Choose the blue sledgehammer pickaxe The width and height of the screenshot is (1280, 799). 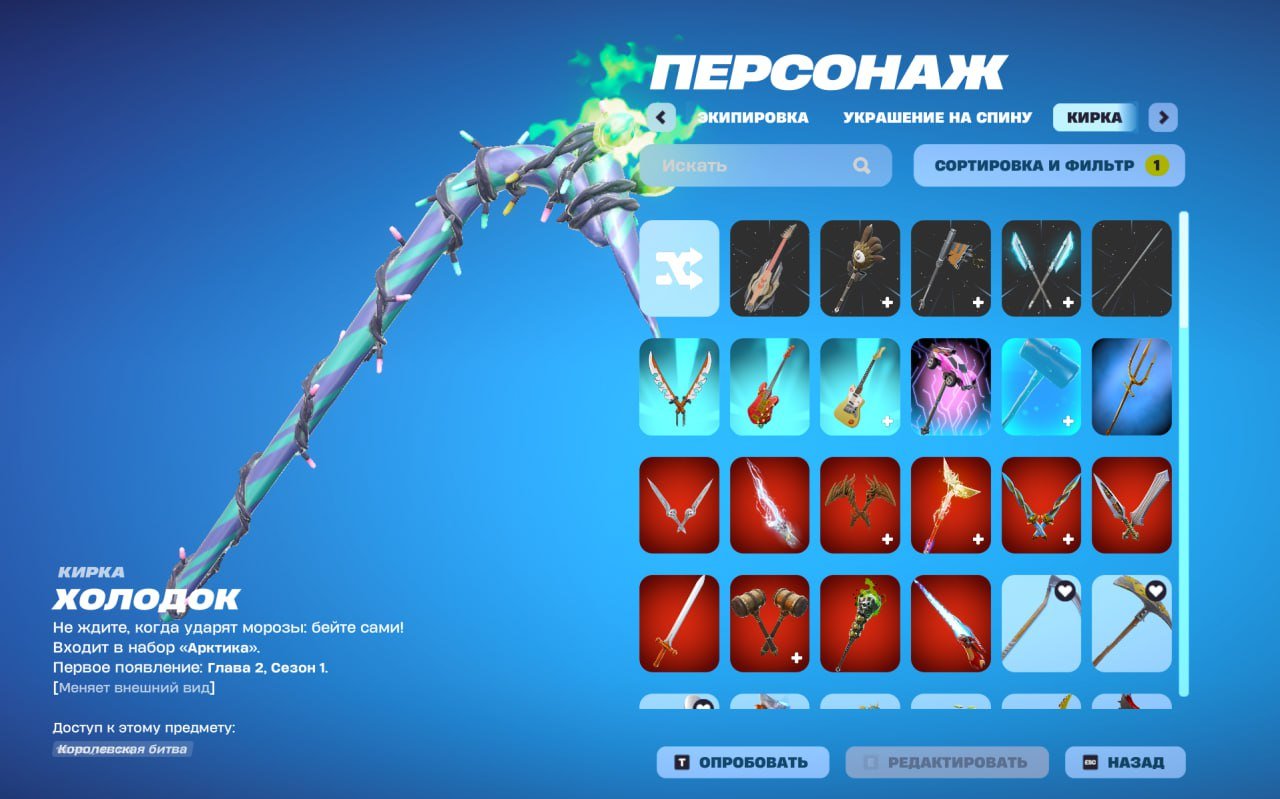click(x=1041, y=387)
